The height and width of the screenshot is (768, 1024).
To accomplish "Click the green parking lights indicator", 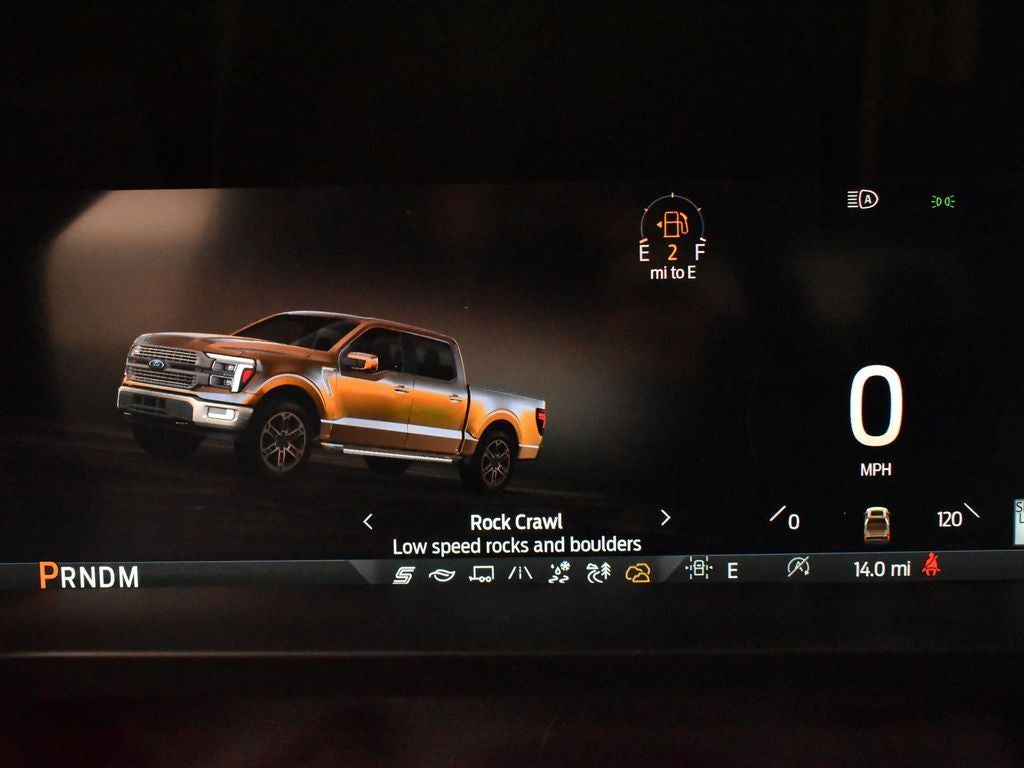I will coord(942,201).
